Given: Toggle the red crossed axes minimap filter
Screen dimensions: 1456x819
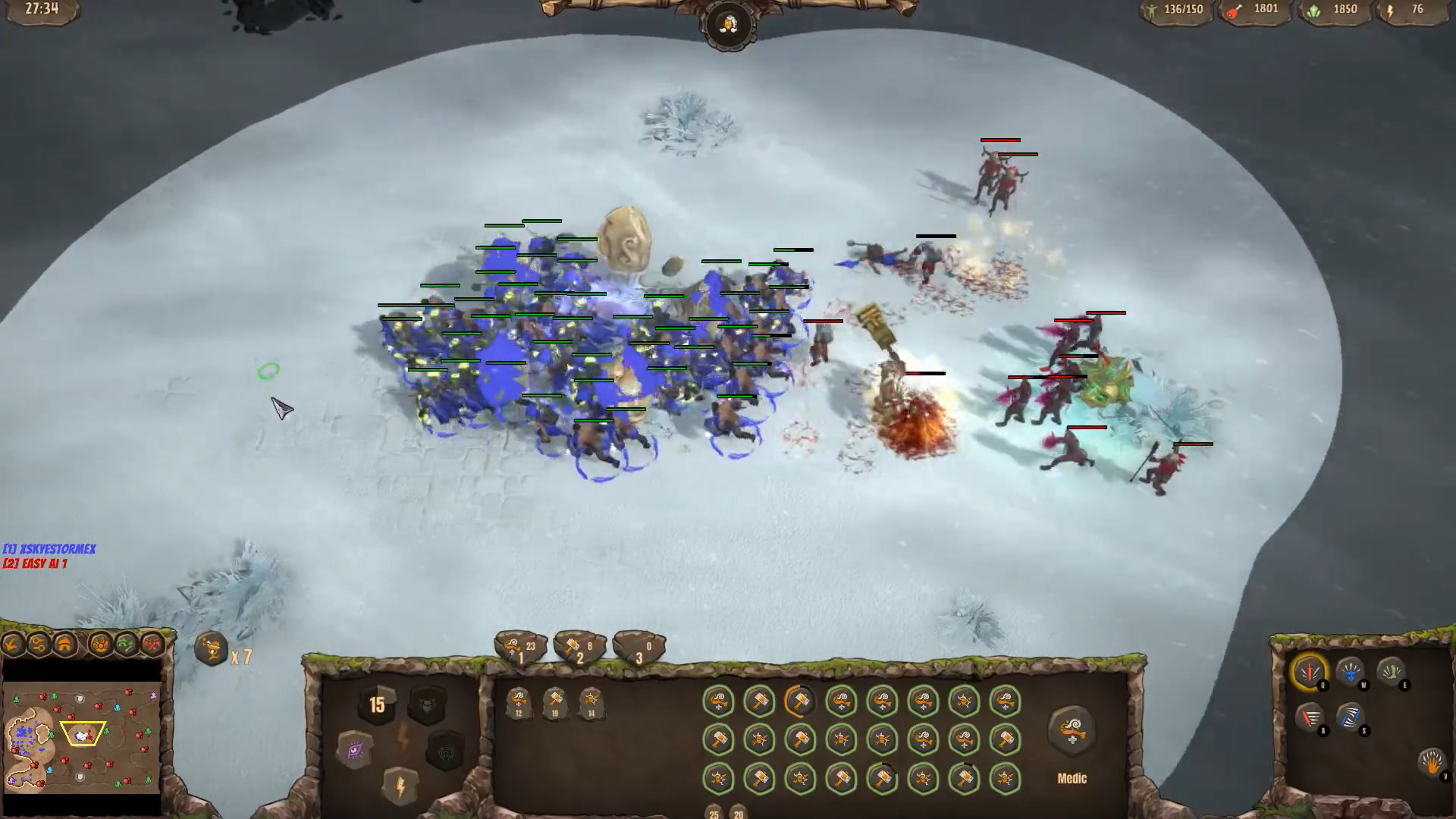Looking at the screenshot, I should click(152, 645).
